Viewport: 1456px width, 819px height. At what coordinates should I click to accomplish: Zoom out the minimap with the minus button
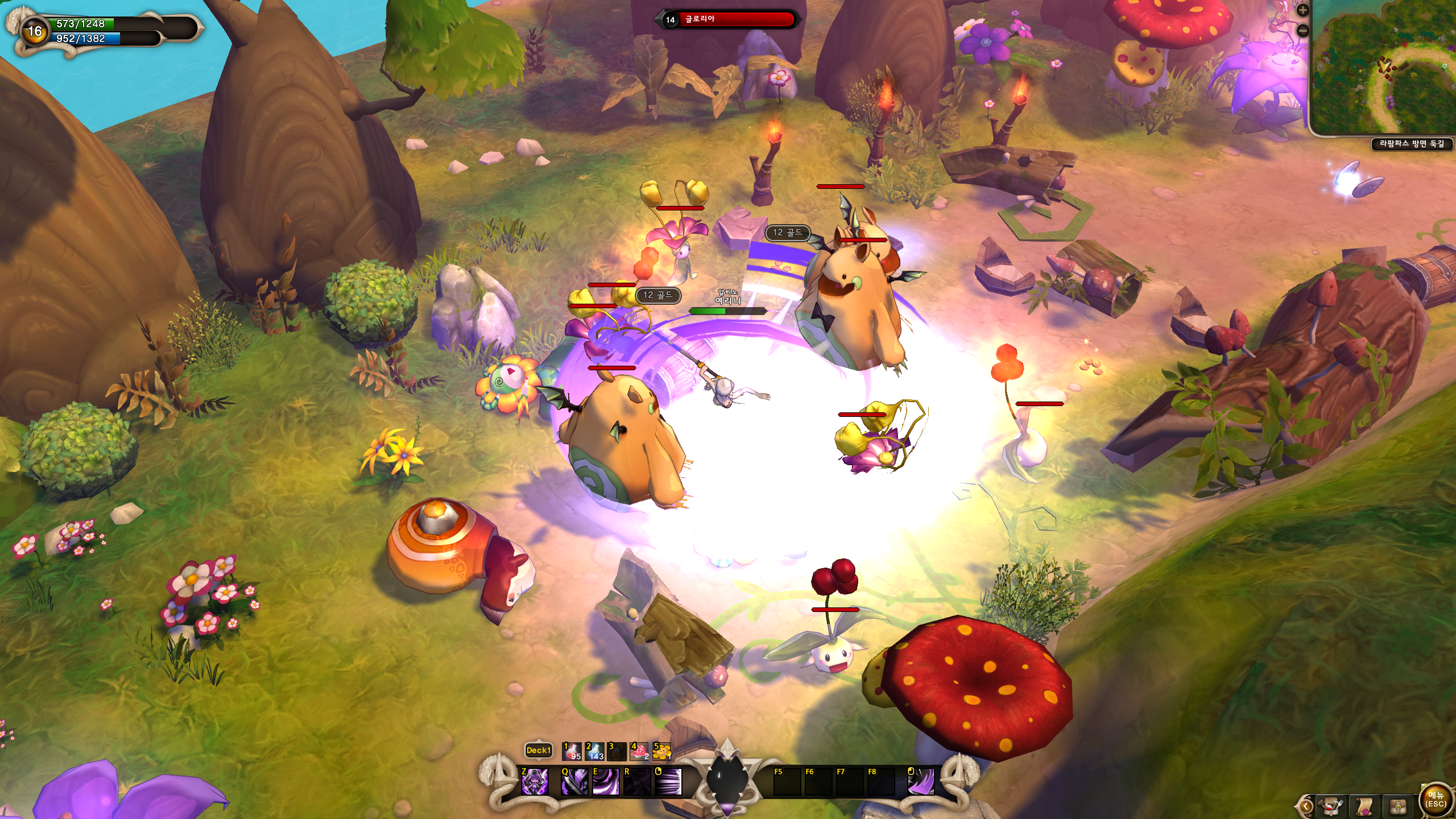1302,31
